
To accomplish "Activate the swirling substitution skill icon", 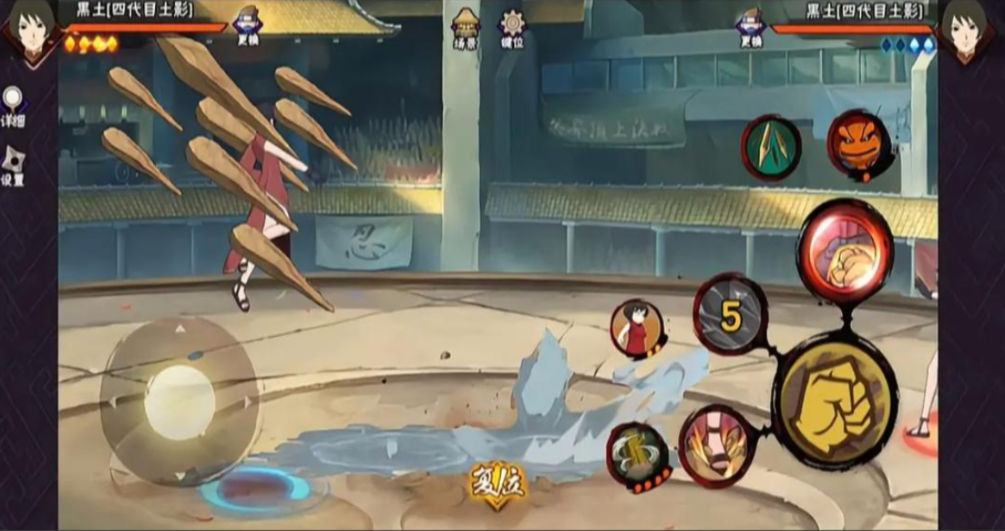I will (x=639, y=458).
